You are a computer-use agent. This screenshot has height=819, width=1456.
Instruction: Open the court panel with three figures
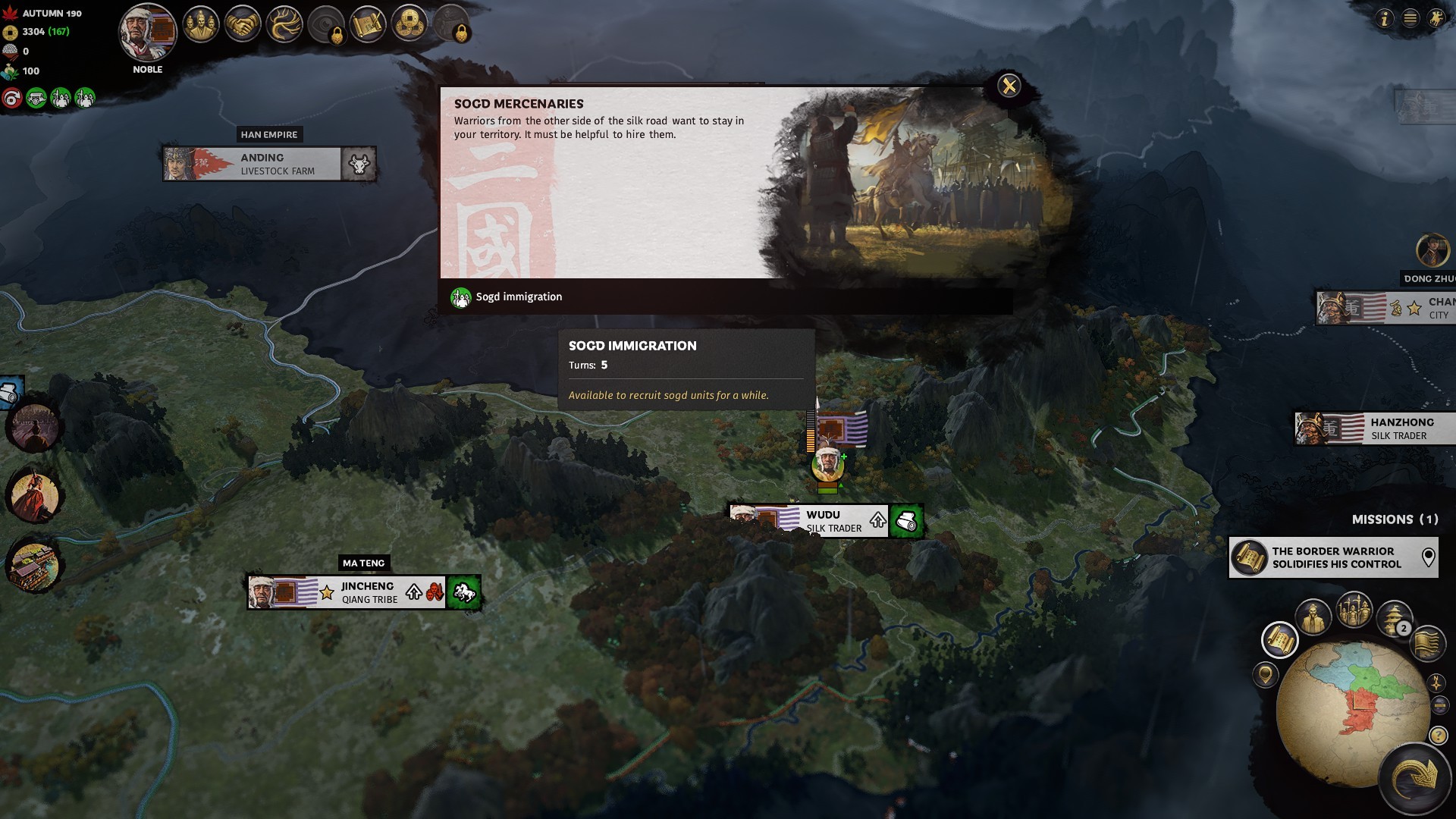pos(201,25)
